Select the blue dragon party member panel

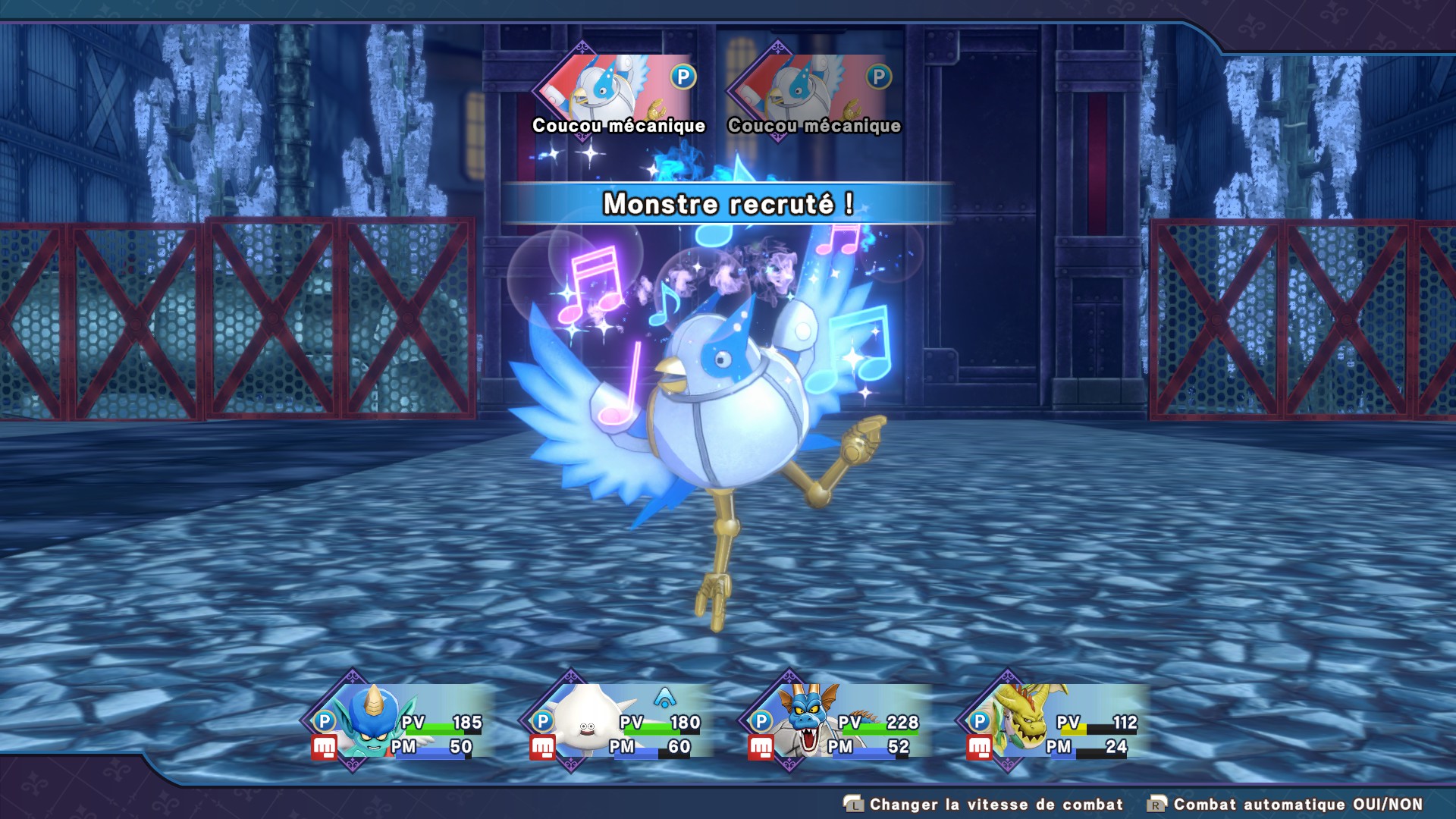tap(835, 722)
